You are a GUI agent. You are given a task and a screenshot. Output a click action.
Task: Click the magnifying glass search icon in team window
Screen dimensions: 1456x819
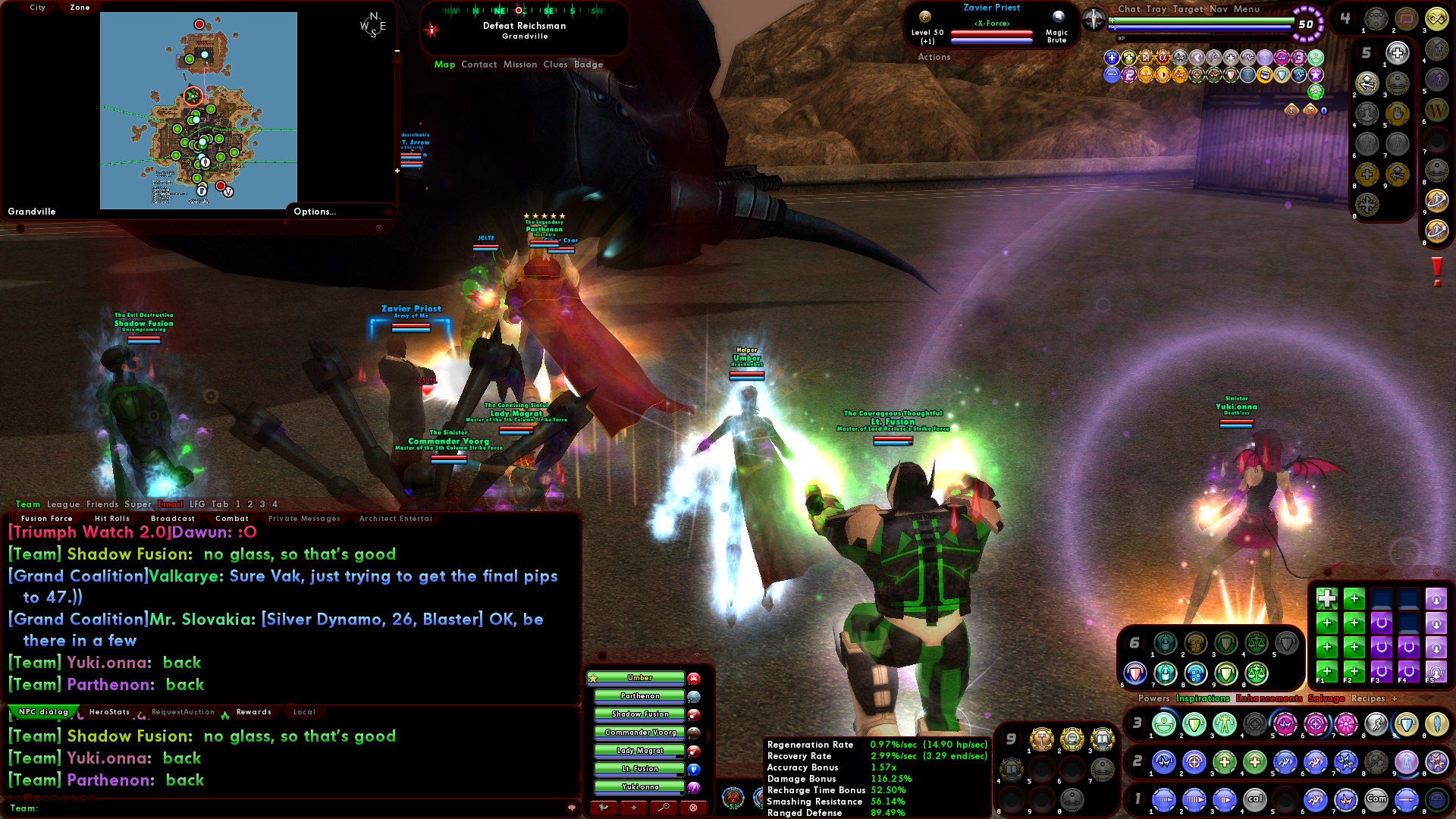[664, 807]
